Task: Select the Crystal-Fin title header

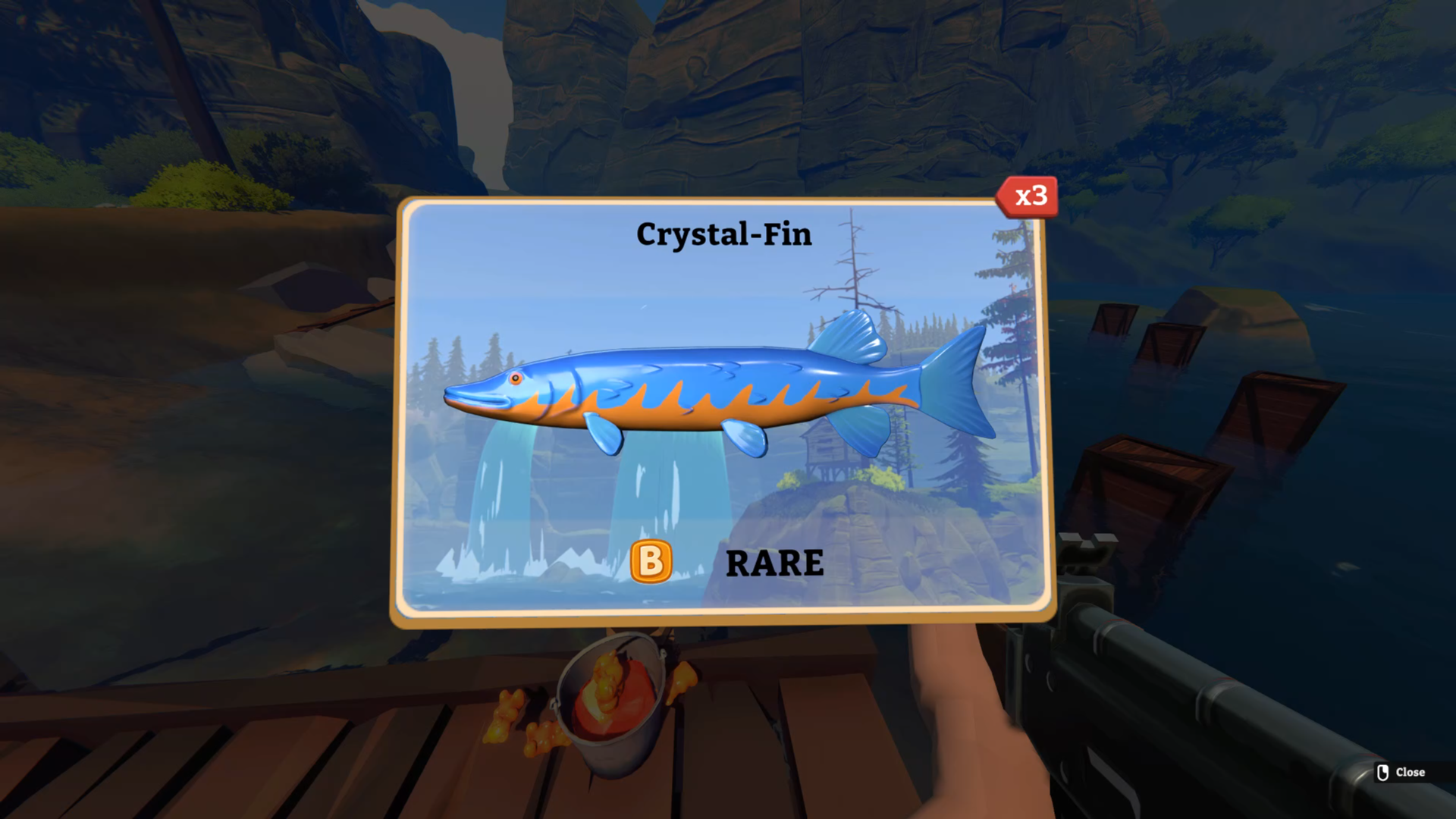Action: (724, 235)
